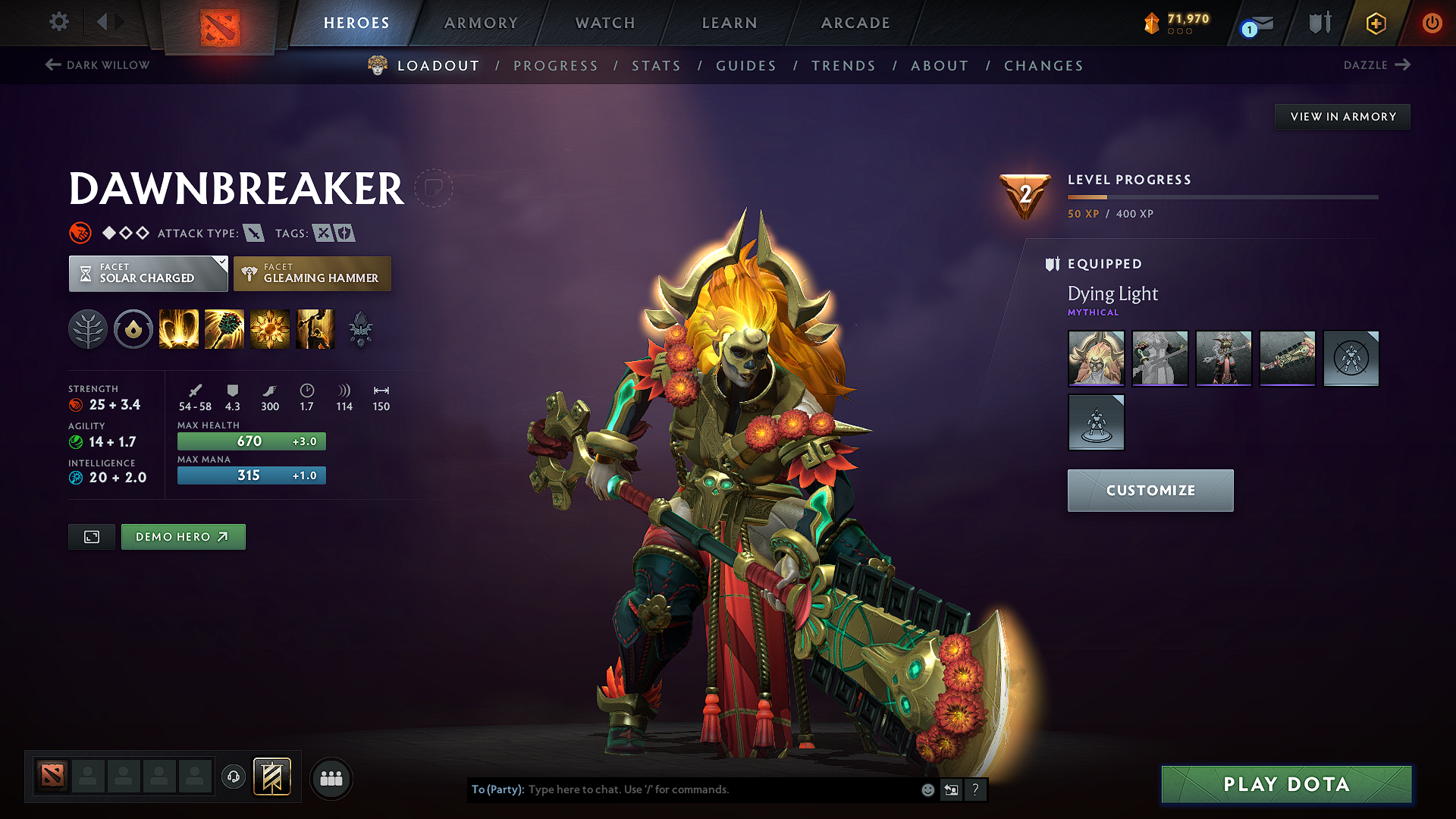
Task: Go back to Dark Willow with left arrow
Action: [52, 65]
